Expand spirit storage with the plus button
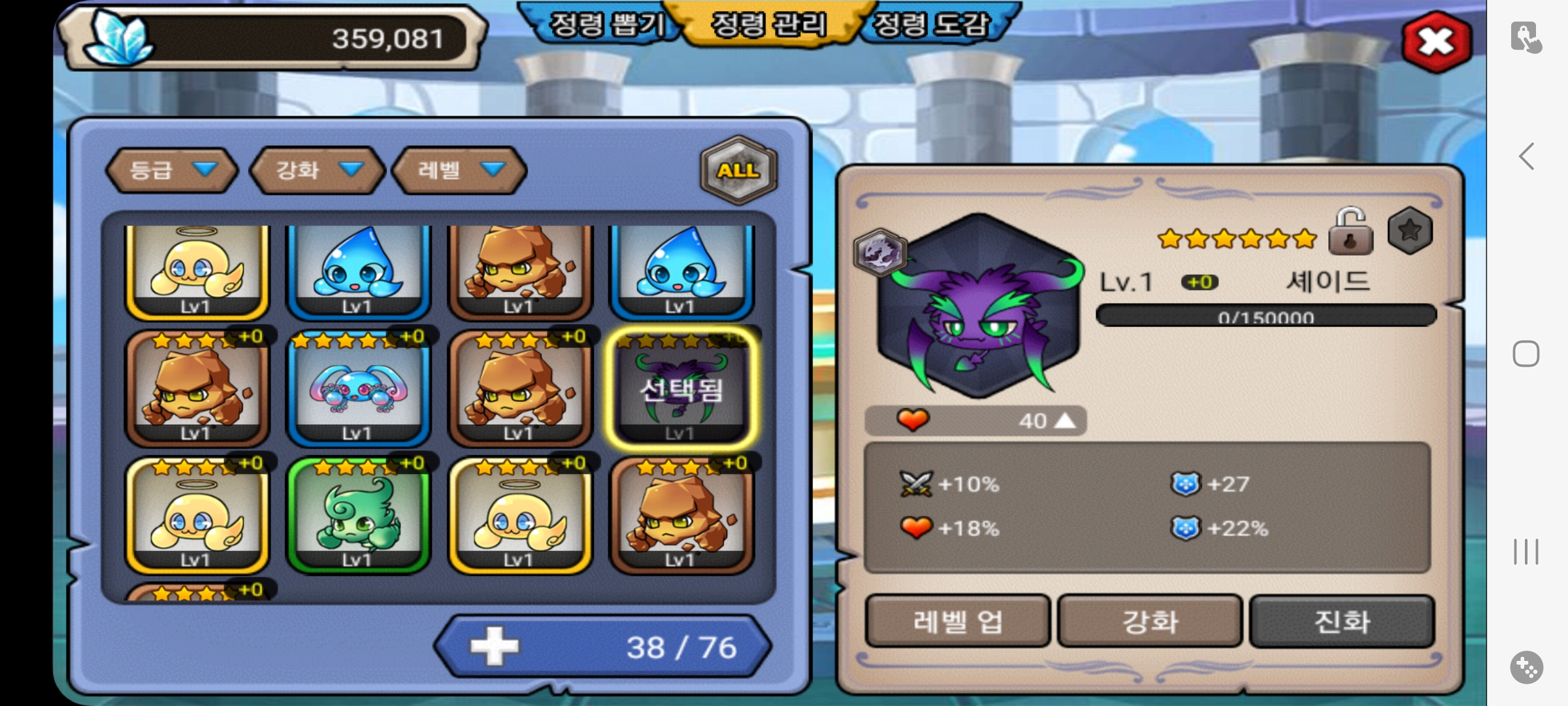Image resolution: width=1568 pixels, height=706 pixels. [495, 647]
